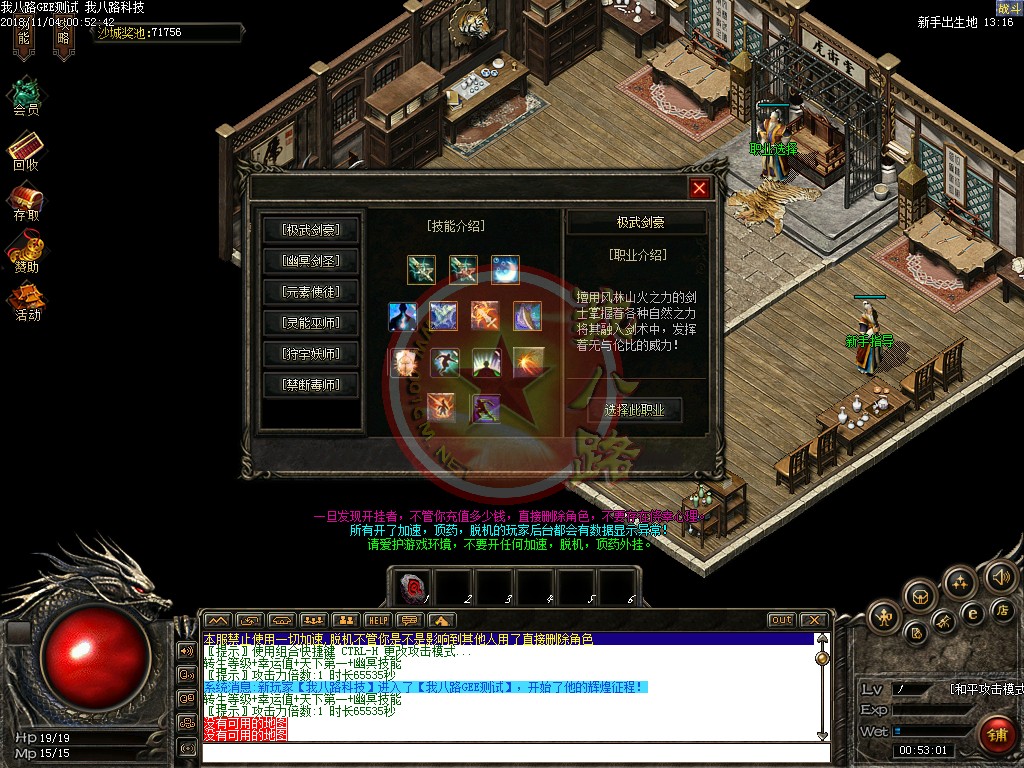The width and height of the screenshot is (1024, 768).
Task: Pick the 元素使徒 class entry
Action: (x=311, y=292)
